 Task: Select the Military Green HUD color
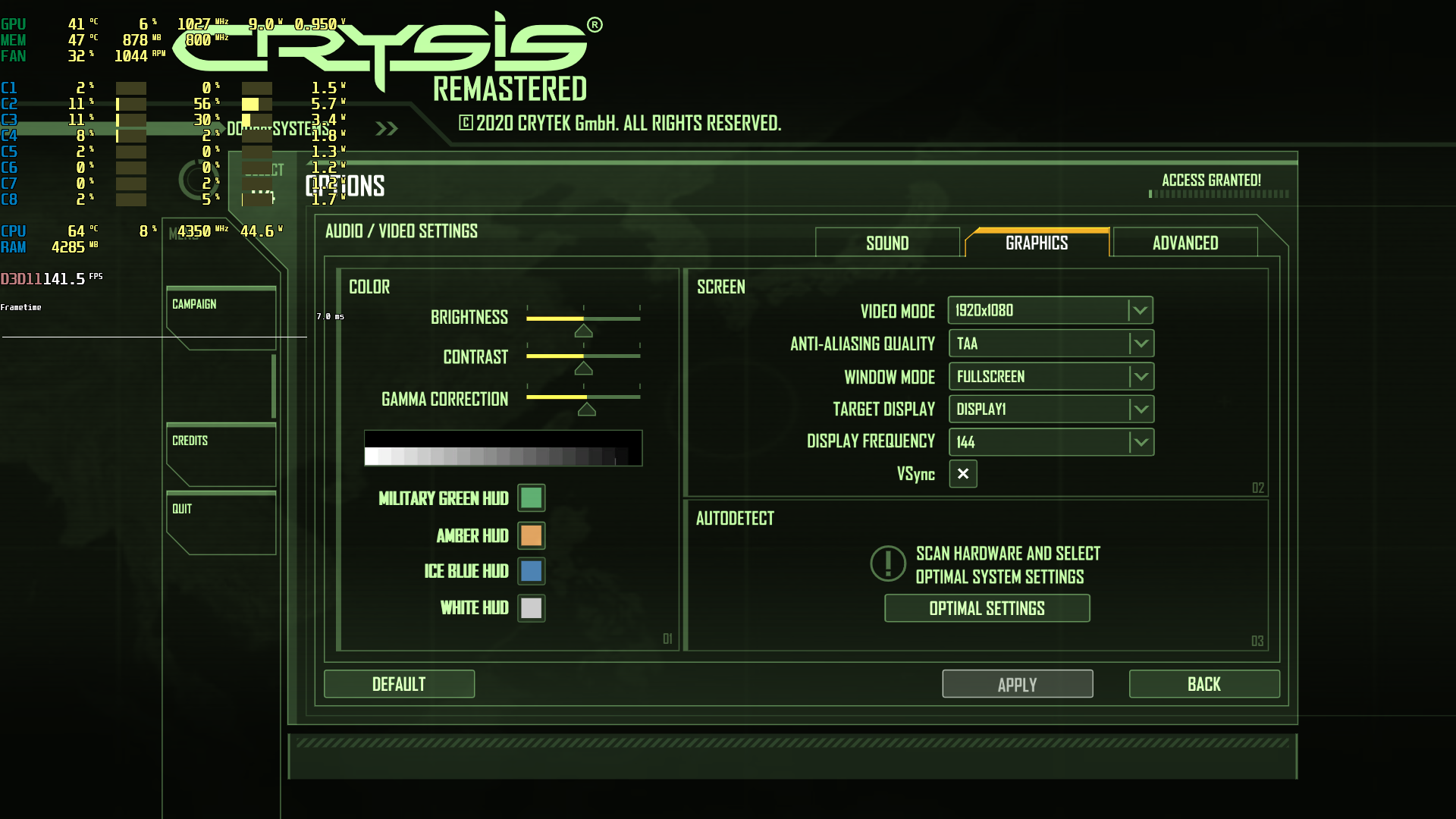click(532, 498)
